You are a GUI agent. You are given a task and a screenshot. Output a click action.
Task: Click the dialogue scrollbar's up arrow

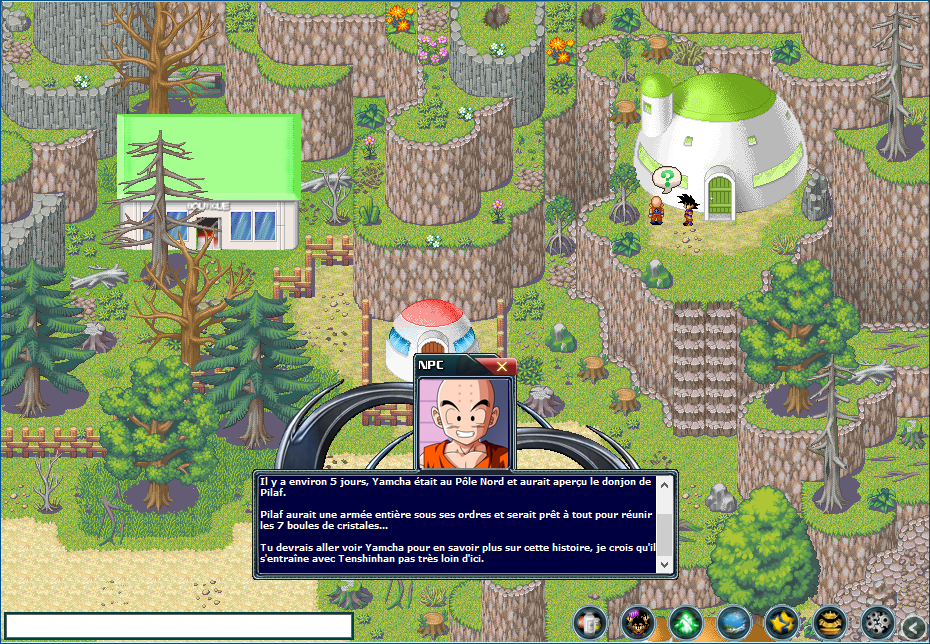[665, 483]
